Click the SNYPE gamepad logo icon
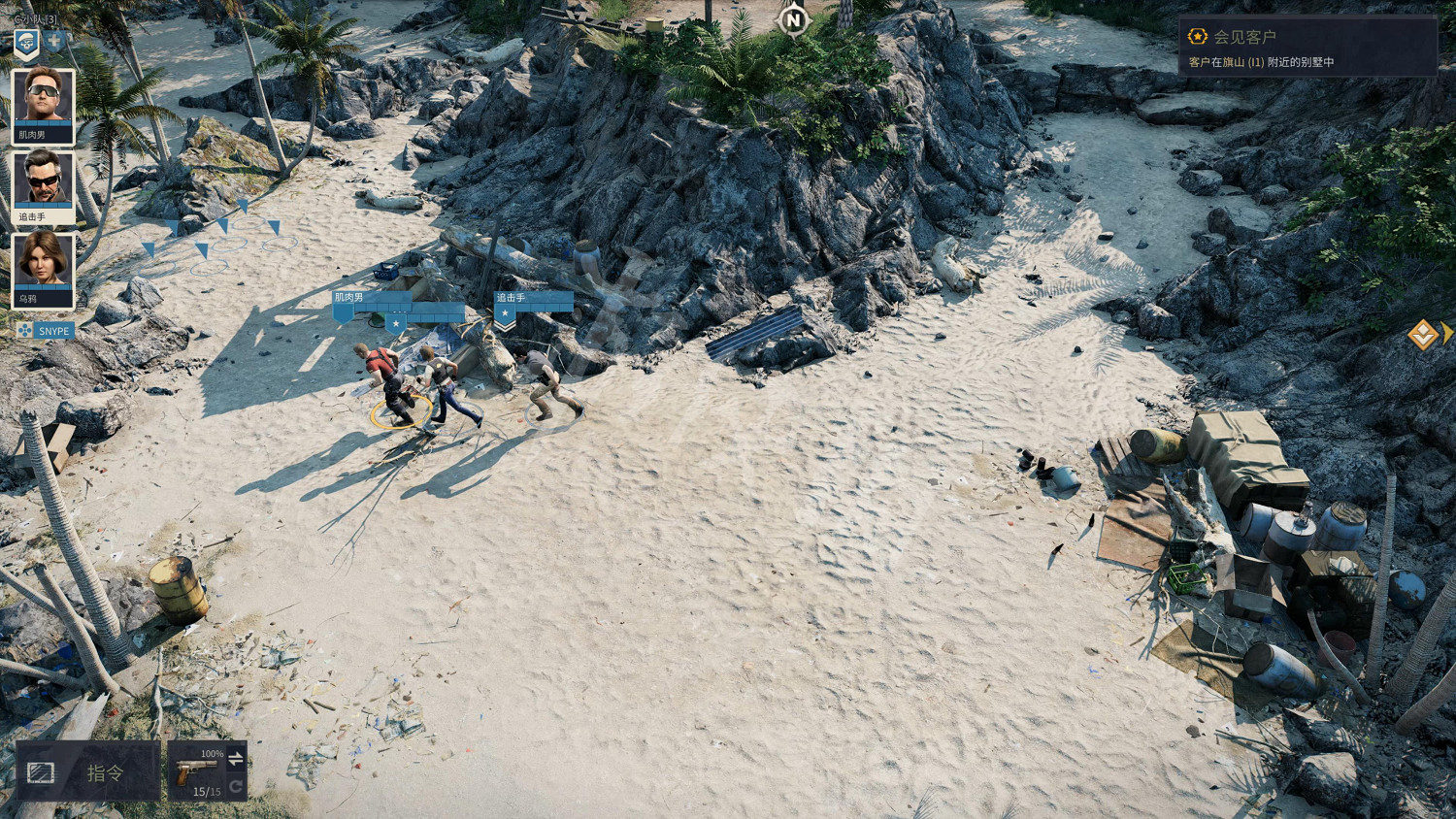The width and height of the screenshot is (1456, 819). click(25, 331)
